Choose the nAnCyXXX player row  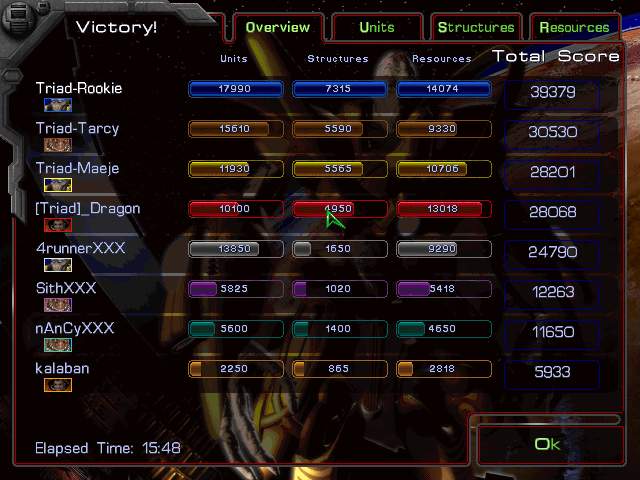pos(75,328)
